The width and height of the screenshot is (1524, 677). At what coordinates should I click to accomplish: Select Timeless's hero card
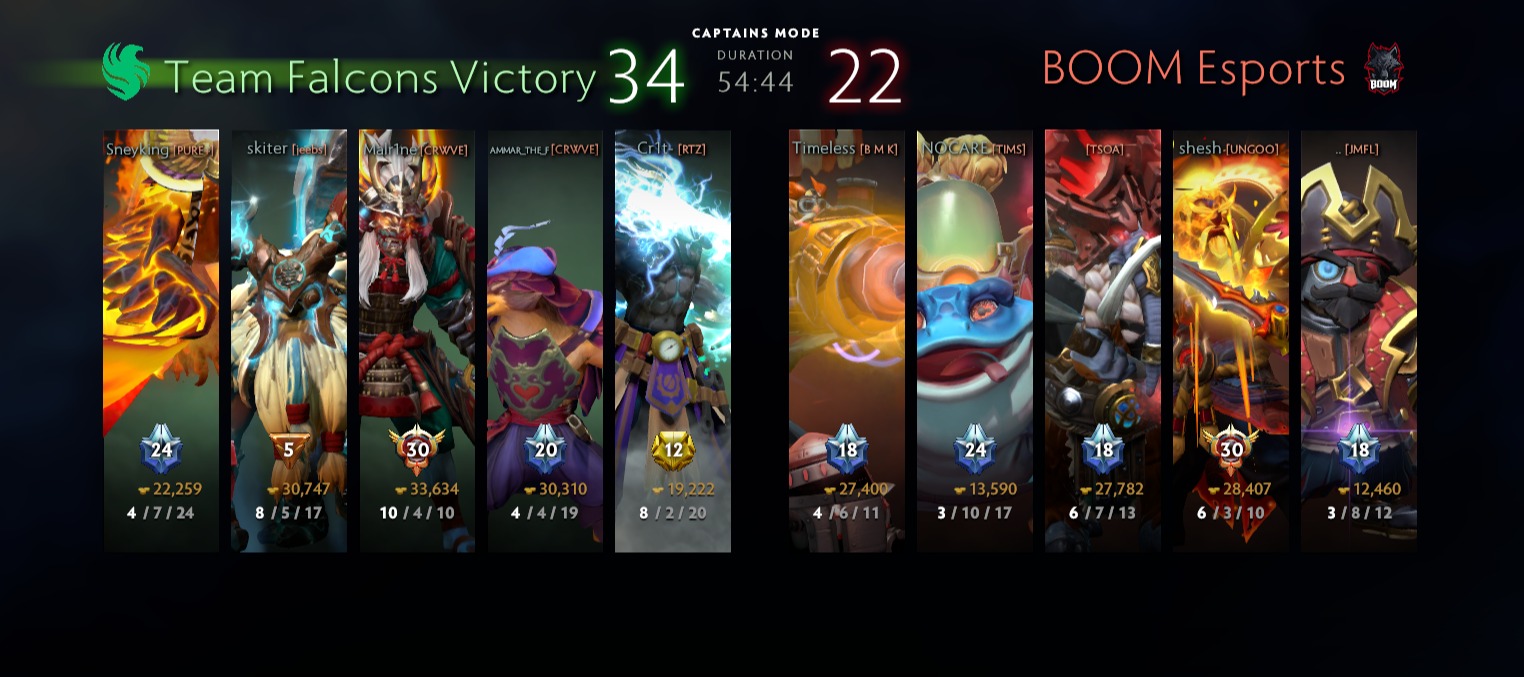[847, 340]
